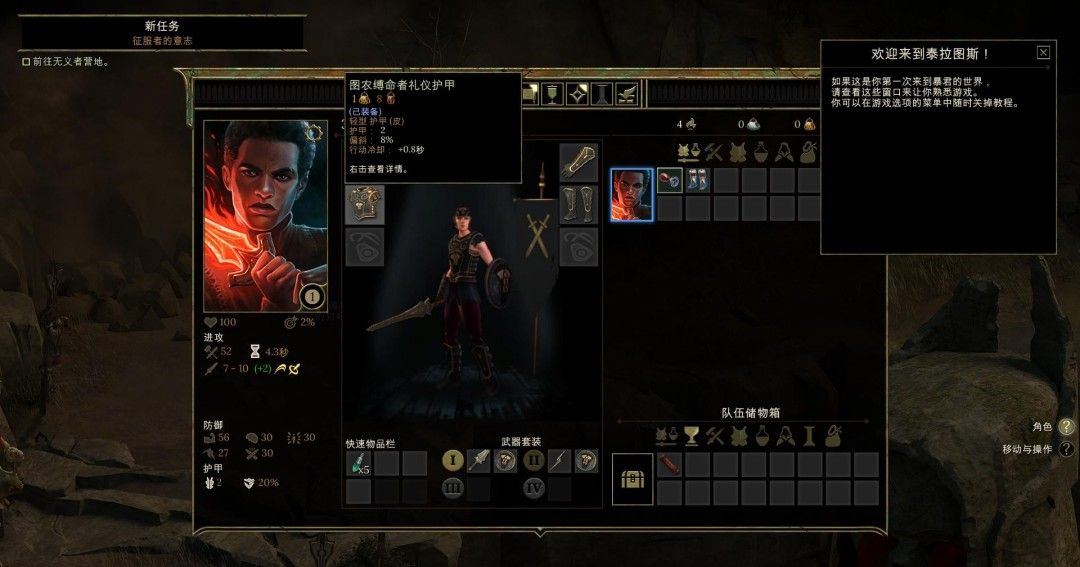Pick the boots item in inventory
The width and height of the screenshot is (1080, 567).
[697, 180]
